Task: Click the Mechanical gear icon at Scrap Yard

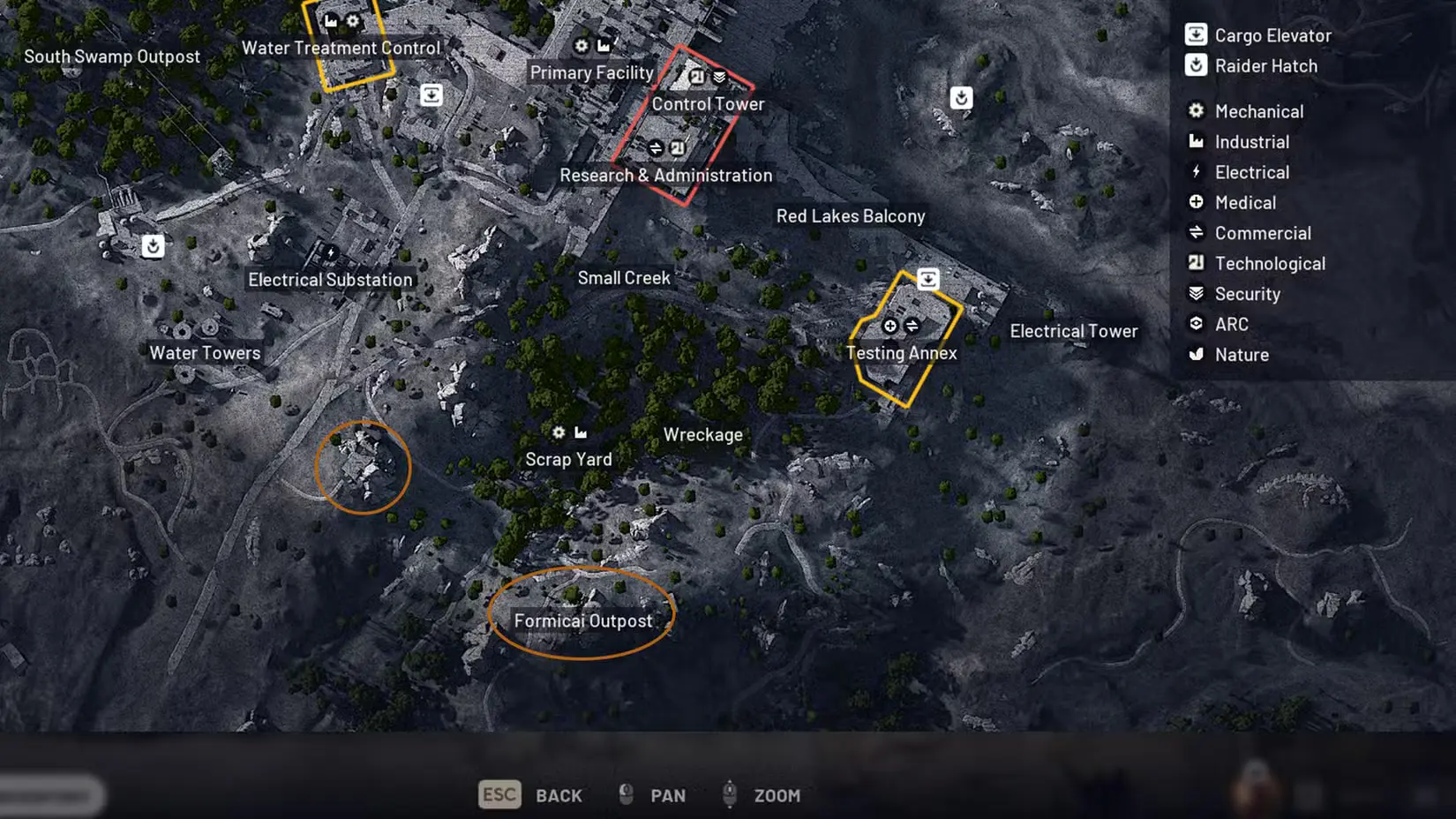Action: pos(558,432)
